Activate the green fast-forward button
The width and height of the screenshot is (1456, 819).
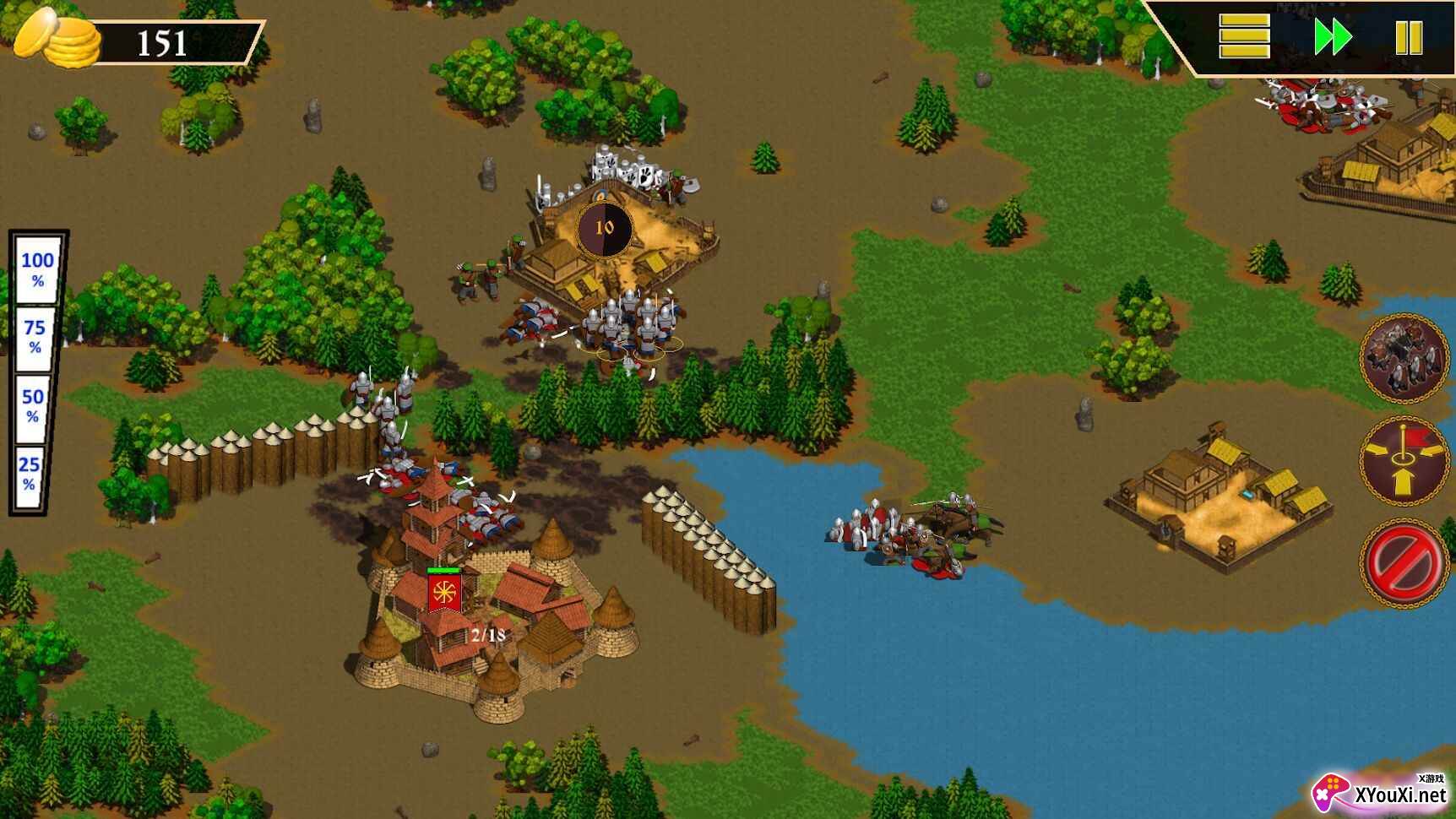pyautogui.click(x=1333, y=38)
